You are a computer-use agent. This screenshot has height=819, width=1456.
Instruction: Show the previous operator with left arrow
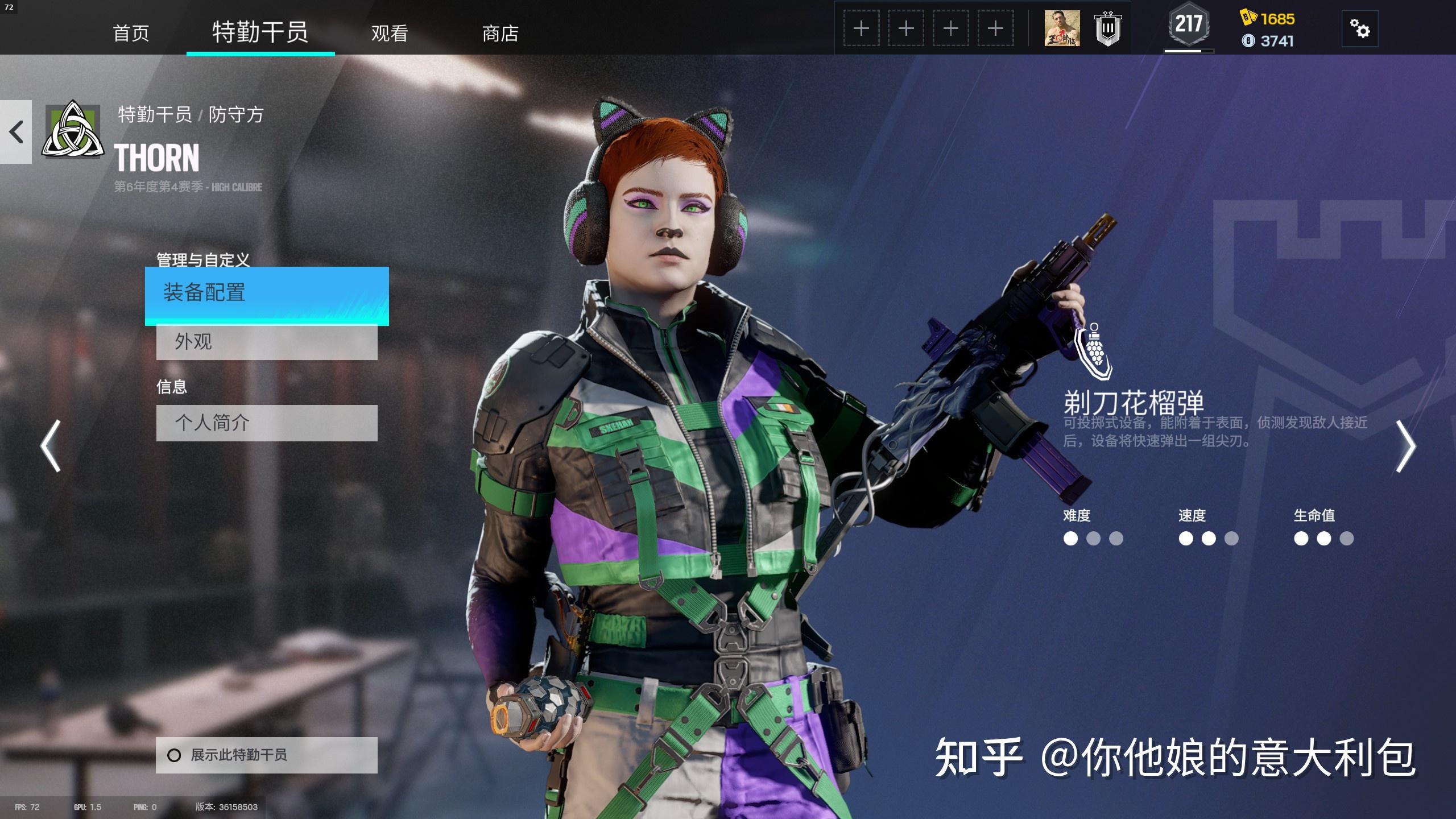click(x=51, y=446)
